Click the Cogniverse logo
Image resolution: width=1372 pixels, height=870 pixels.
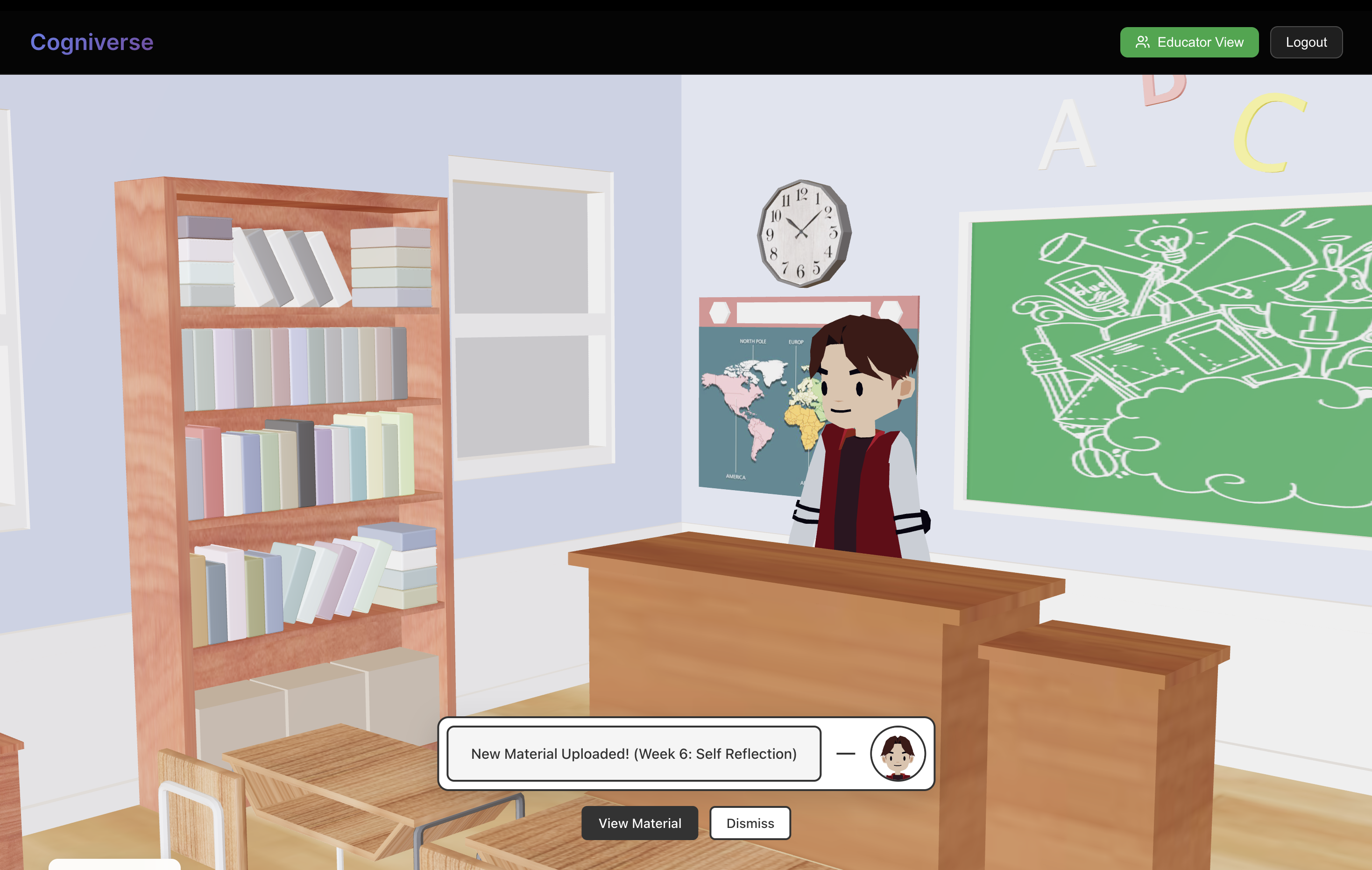(x=92, y=42)
